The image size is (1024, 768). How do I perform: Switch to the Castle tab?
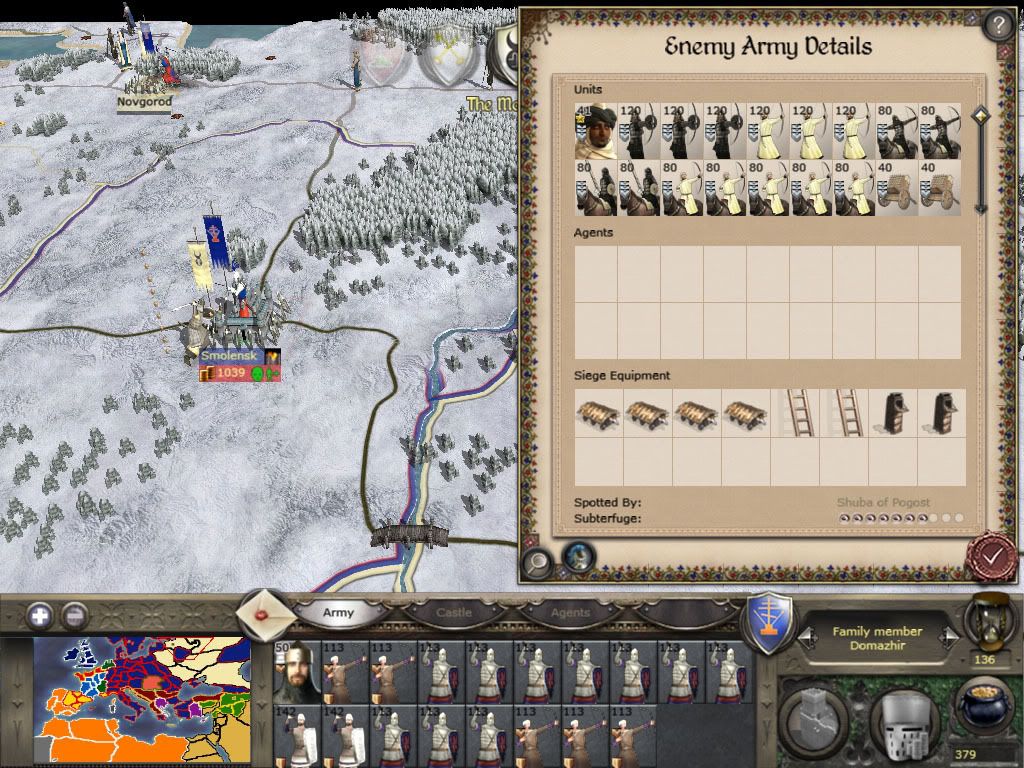[453, 612]
